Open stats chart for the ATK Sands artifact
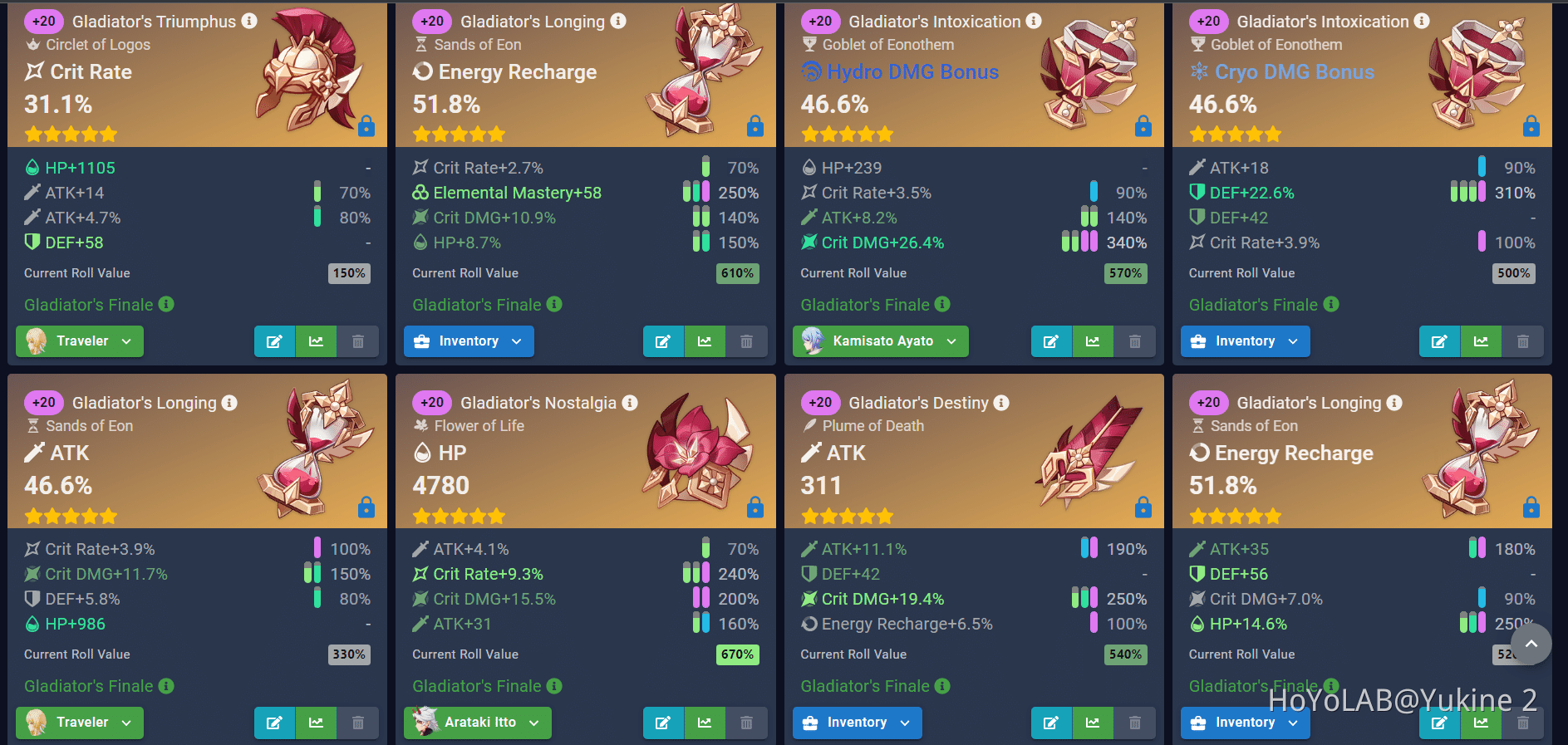Image resolution: width=1568 pixels, height=745 pixels. (316, 723)
